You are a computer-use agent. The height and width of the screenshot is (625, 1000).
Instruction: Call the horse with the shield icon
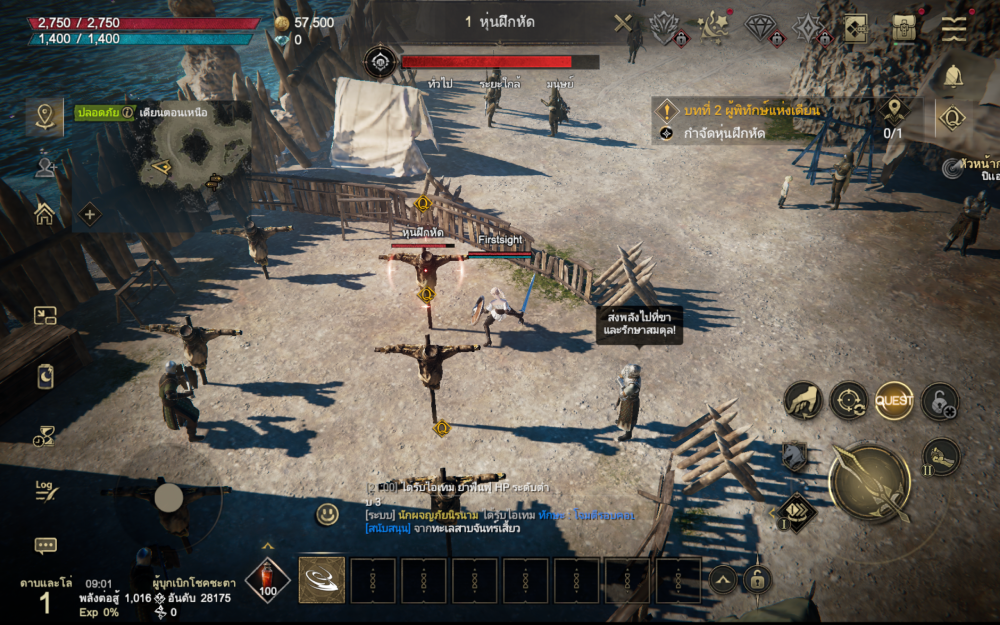(794, 456)
